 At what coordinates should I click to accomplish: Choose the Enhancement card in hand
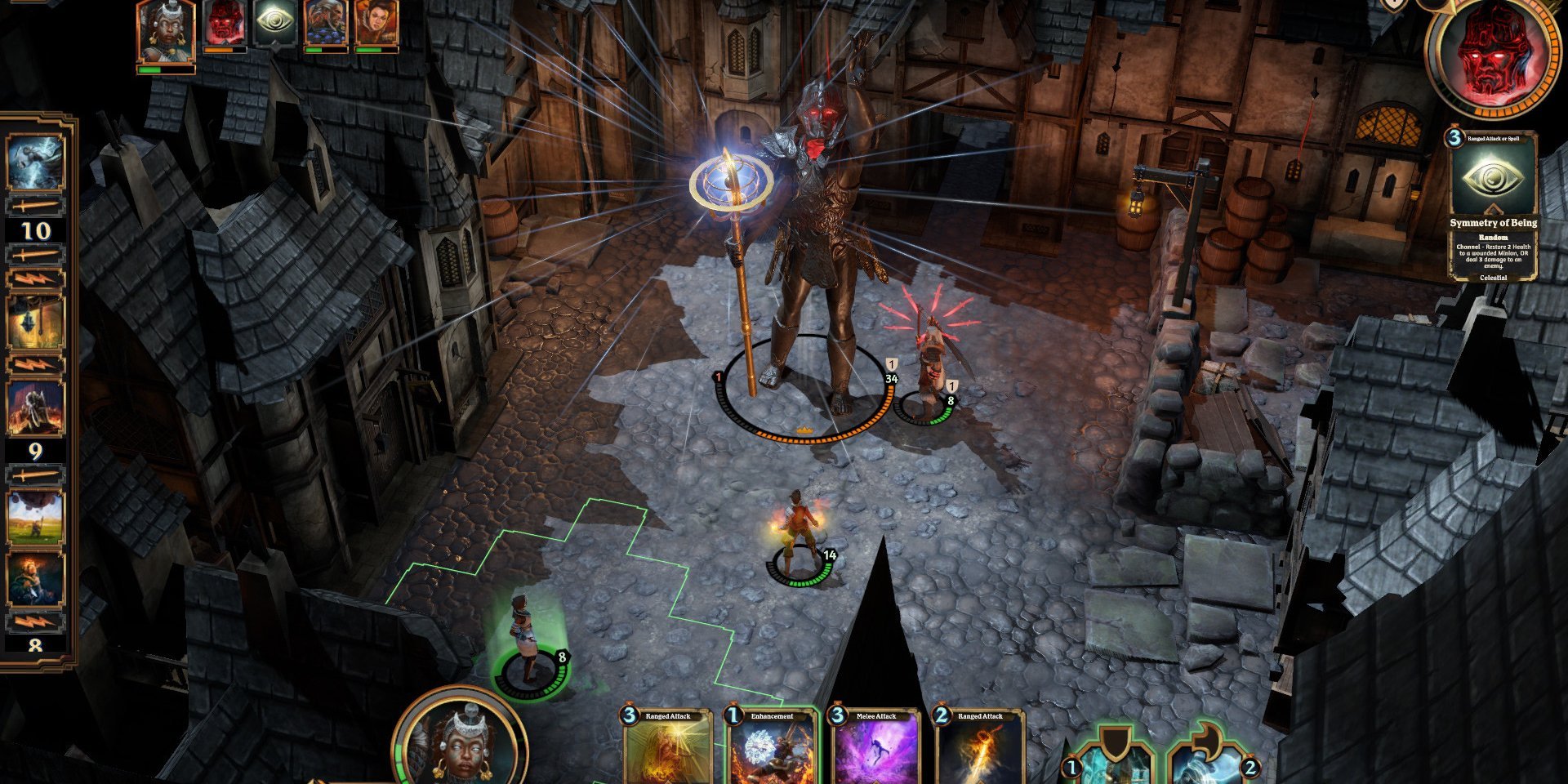(x=771, y=747)
